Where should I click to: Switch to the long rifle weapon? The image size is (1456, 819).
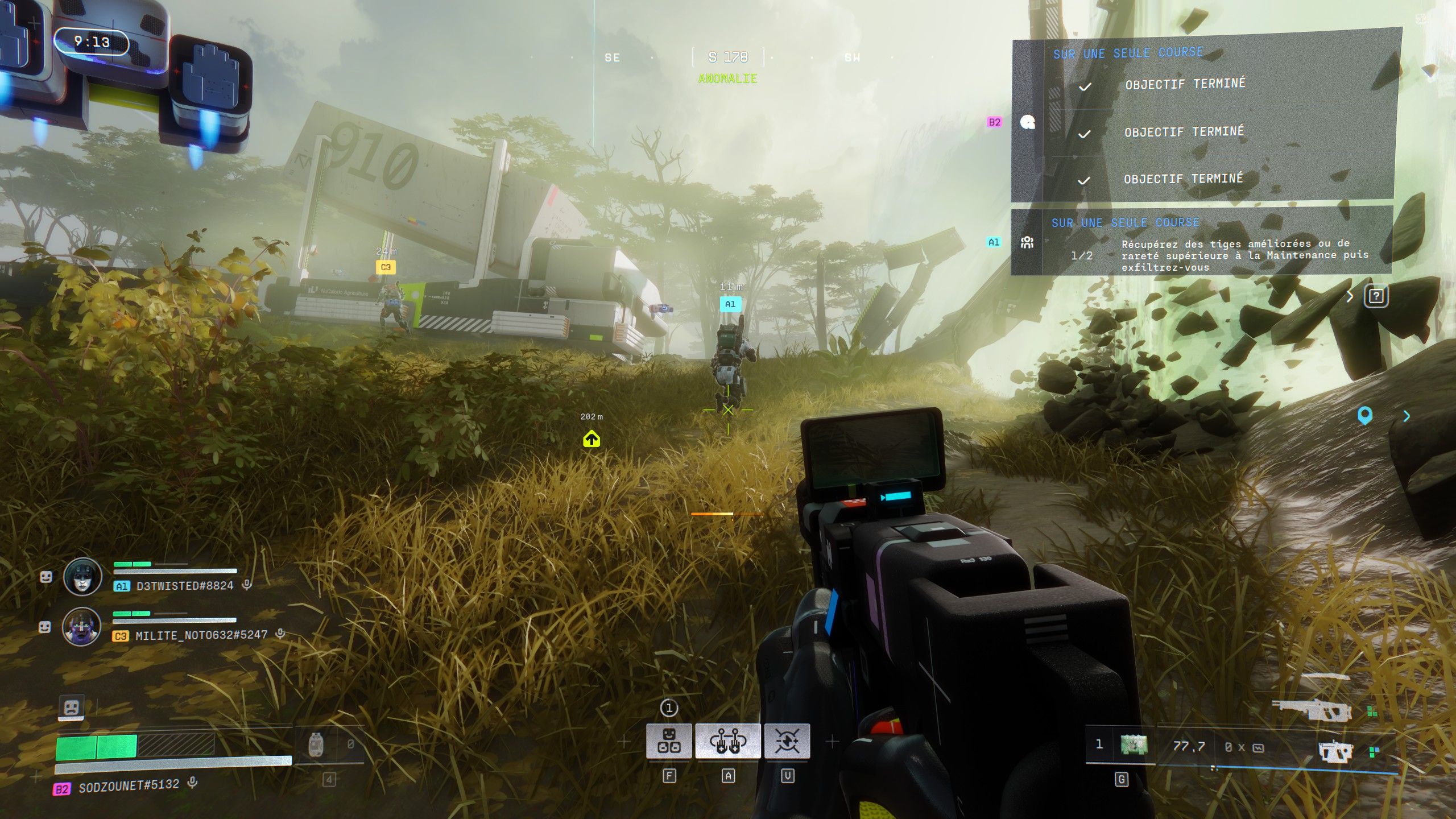[x=1311, y=710]
